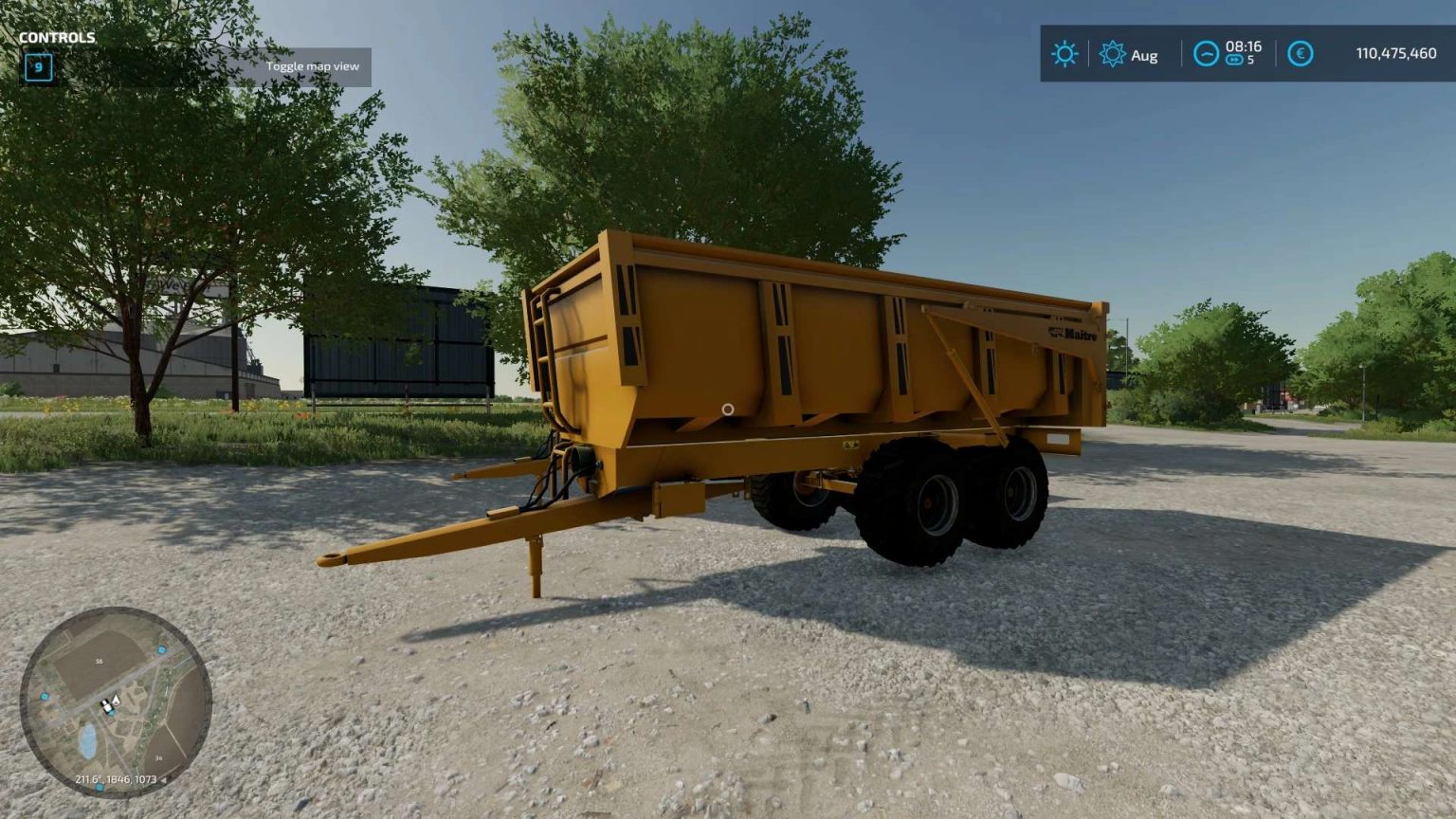1456x819 pixels.
Task: Open the euro currency finances icon
Action: pyautogui.click(x=1300, y=54)
